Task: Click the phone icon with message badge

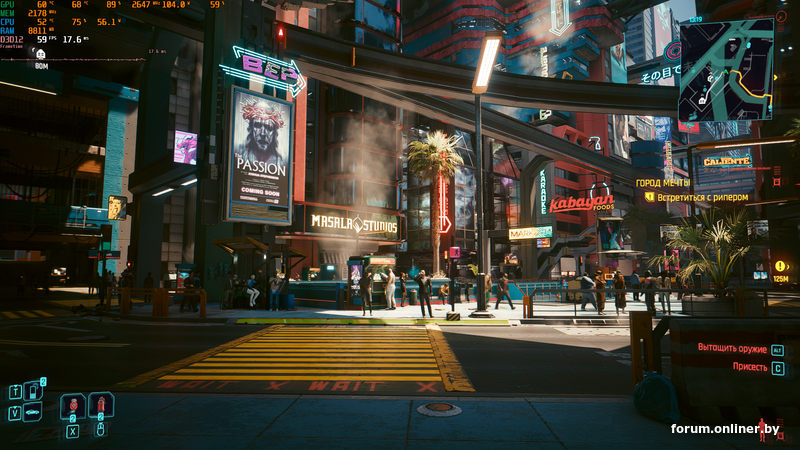Action: click(x=31, y=391)
